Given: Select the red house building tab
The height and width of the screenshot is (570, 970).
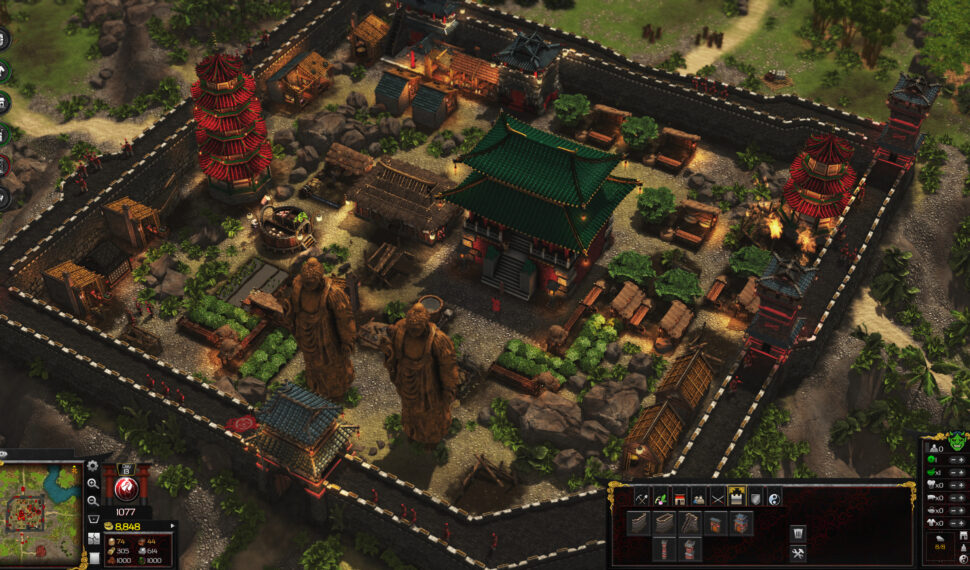Looking at the screenshot, I should click(x=678, y=497).
